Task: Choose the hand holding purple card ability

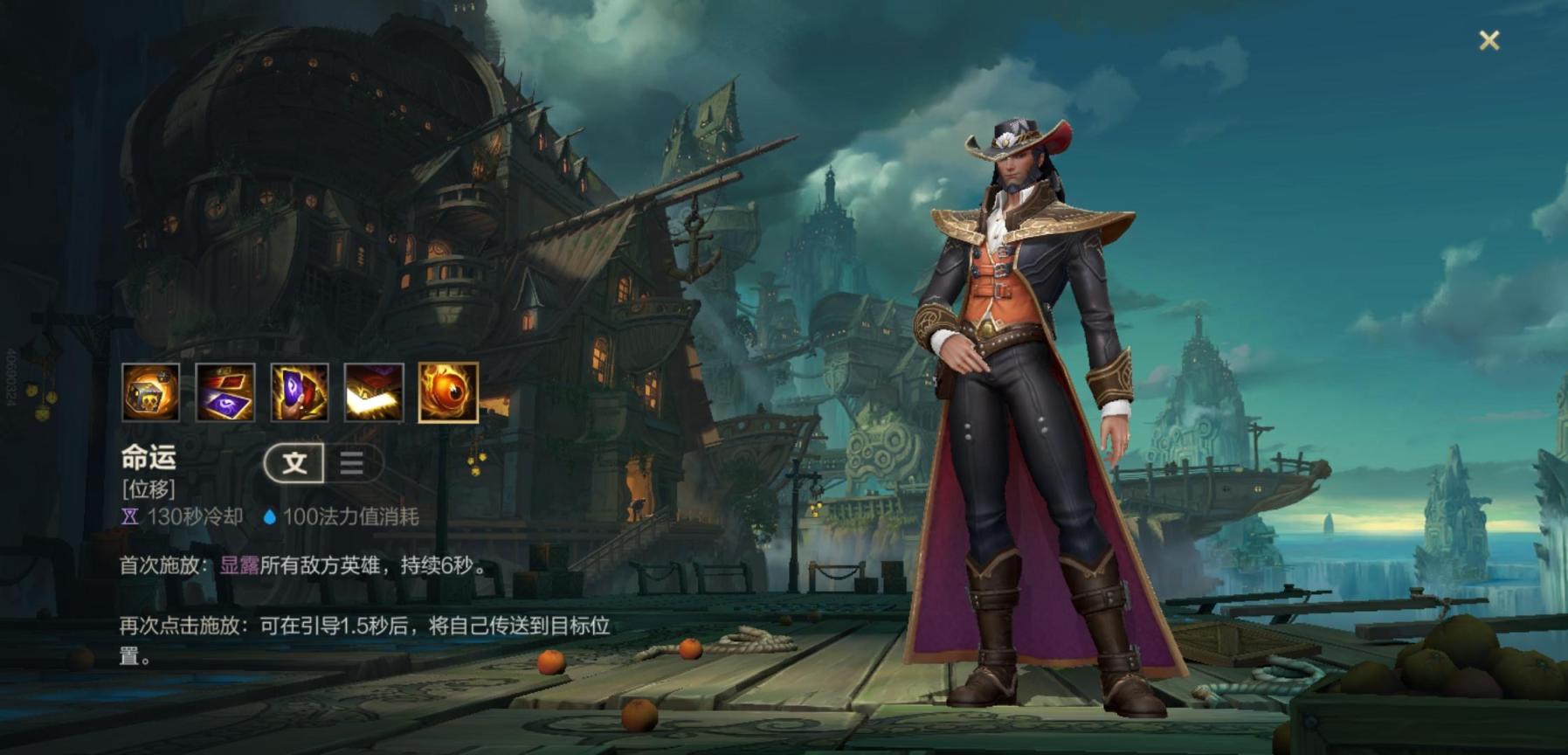Action: pos(300,392)
